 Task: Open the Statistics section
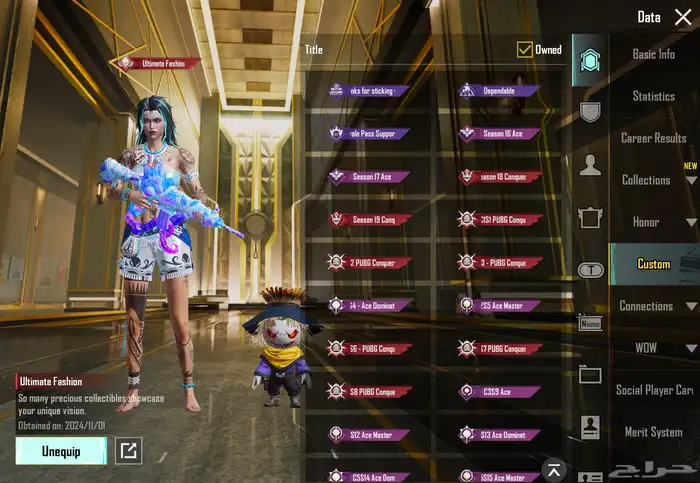pos(653,96)
